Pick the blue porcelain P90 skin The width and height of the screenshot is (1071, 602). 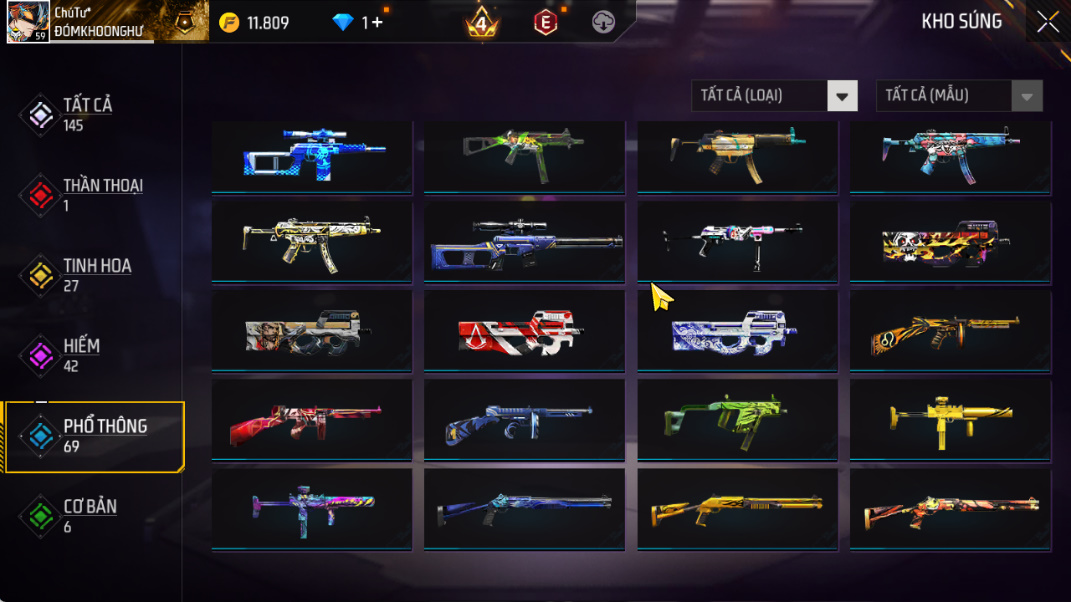pyautogui.click(x=737, y=332)
